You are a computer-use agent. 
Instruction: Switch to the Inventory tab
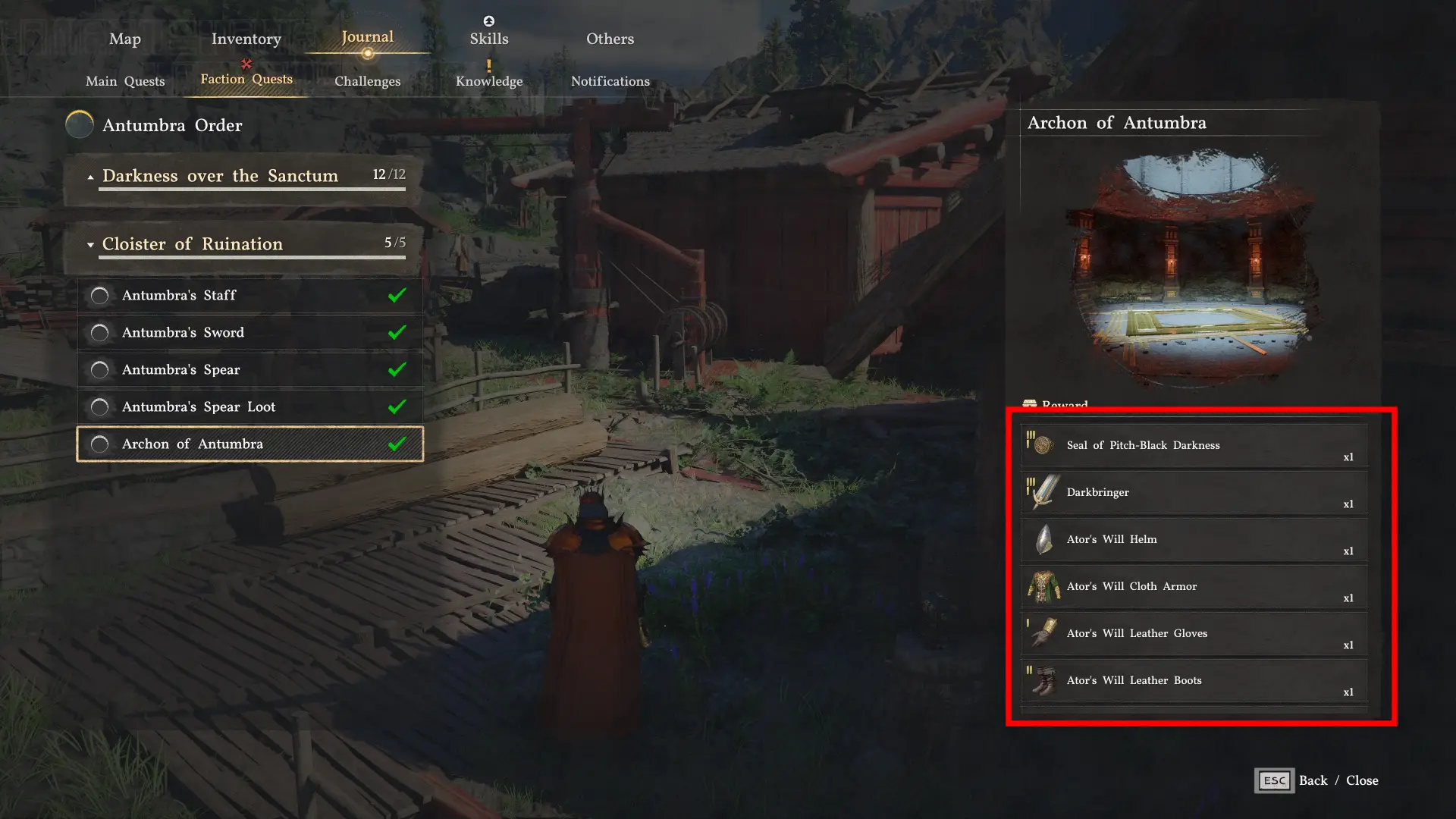point(246,39)
